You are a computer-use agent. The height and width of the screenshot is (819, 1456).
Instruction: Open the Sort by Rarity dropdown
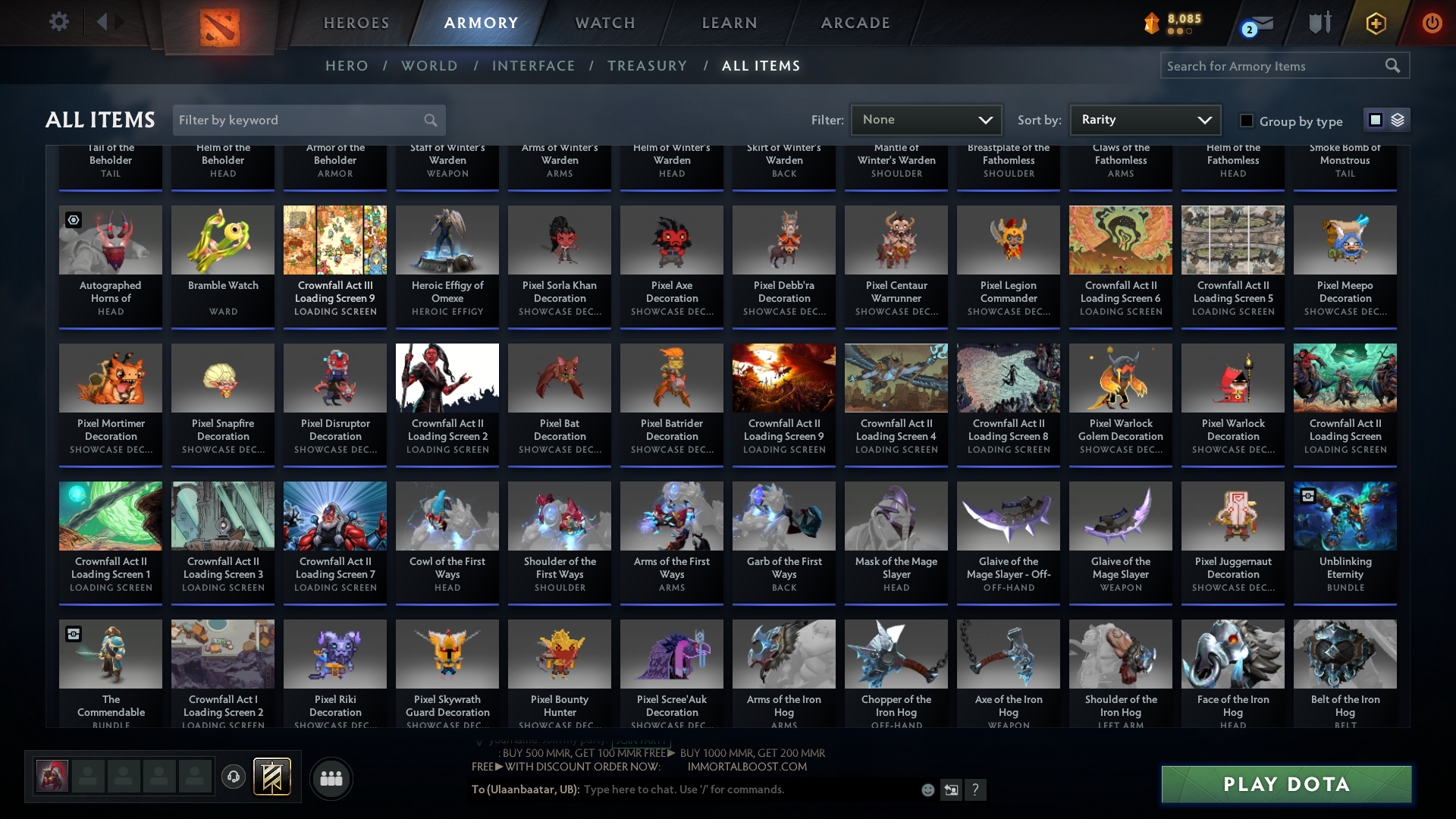pyautogui.click(x=1144, y=119)
